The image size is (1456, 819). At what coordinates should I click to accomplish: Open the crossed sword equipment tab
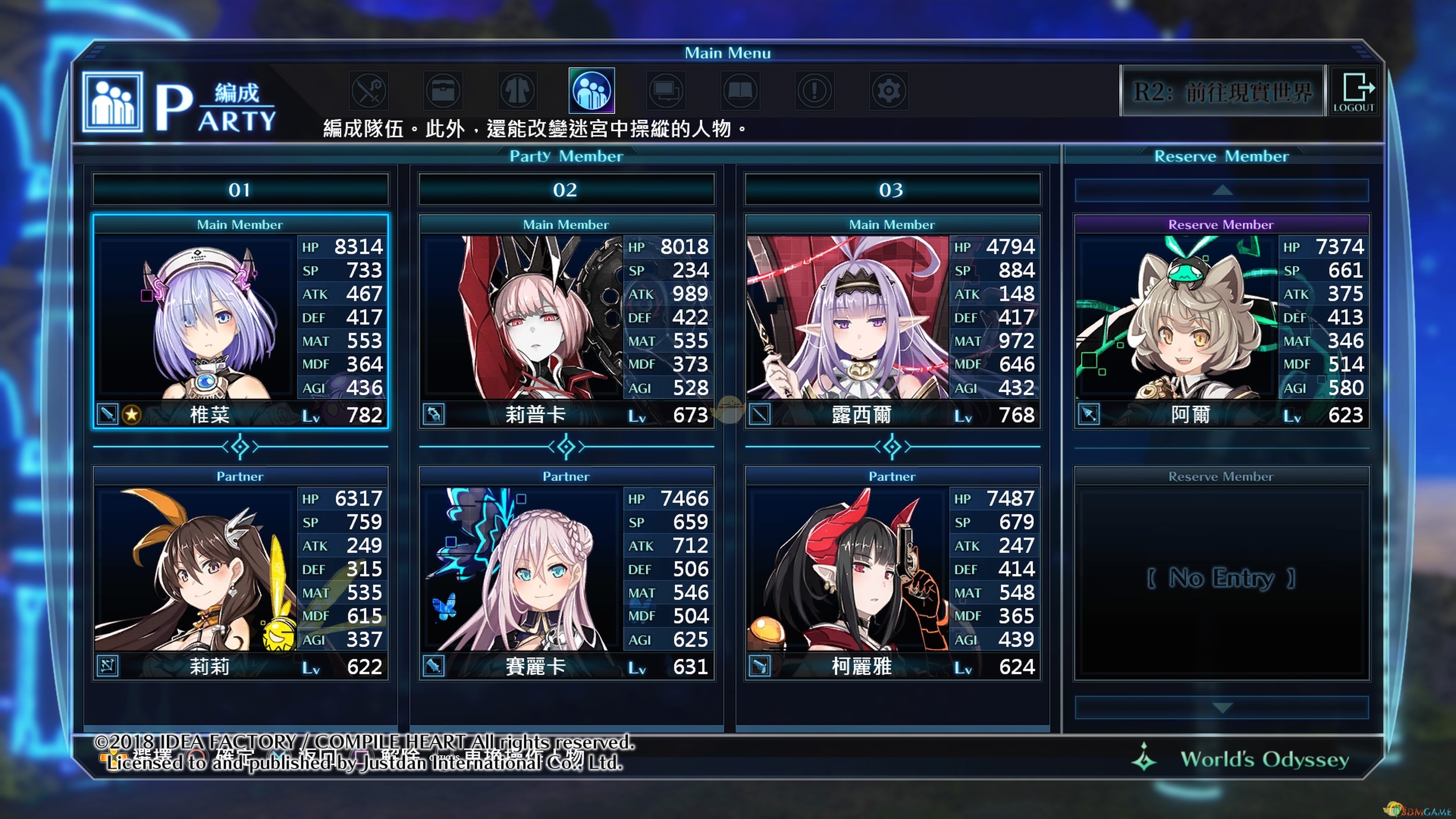pyautogui.click(x=369, y=91)
